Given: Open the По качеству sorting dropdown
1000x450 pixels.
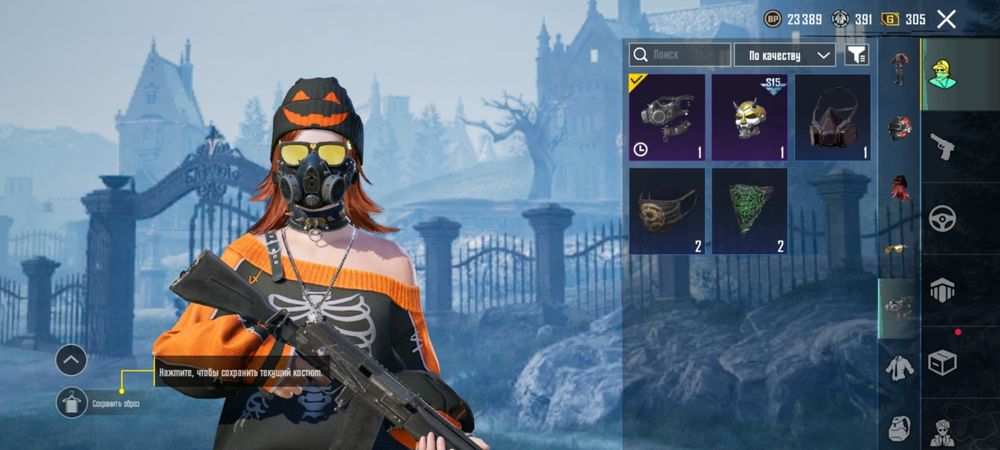Looking at the screenshot, I should 785,54.
